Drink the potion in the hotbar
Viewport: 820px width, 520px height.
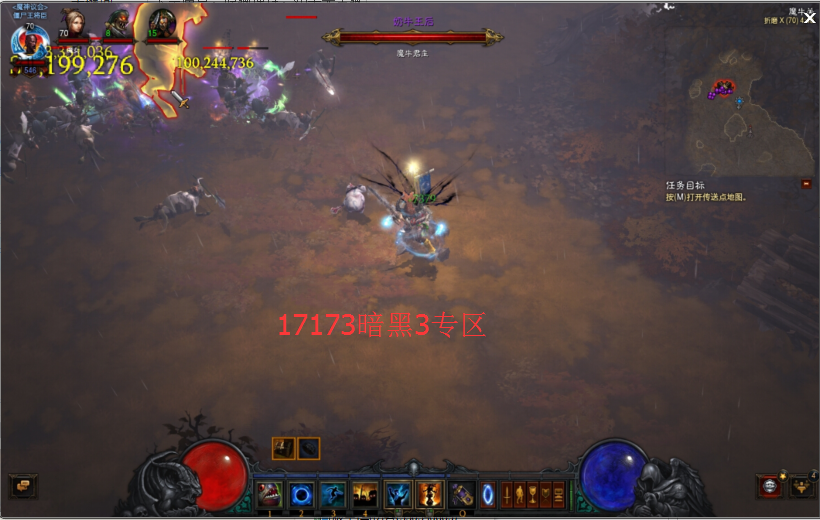point(461,494)
